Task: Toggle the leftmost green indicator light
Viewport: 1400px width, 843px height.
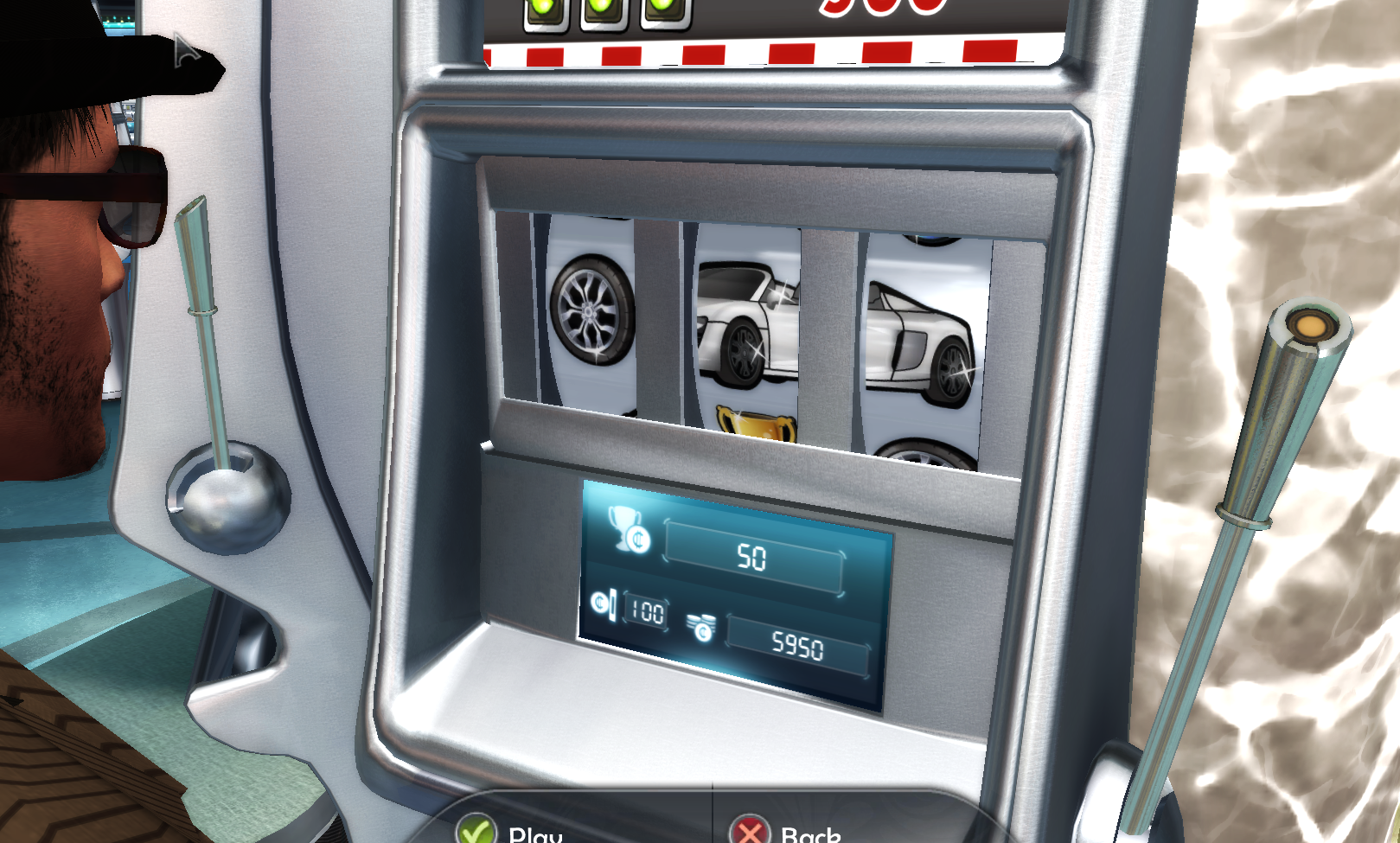Action: (x=545, y=7)
